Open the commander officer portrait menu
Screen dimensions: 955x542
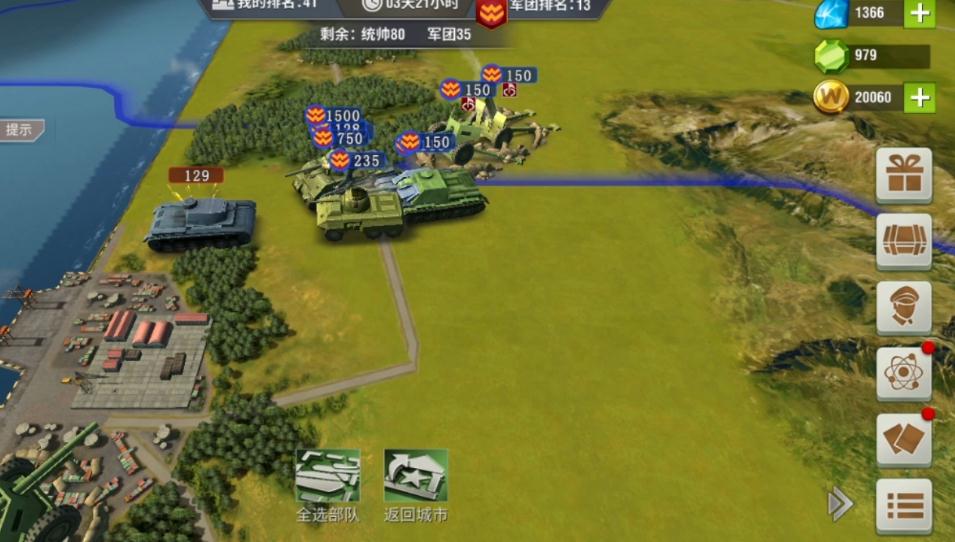(903, 307)
